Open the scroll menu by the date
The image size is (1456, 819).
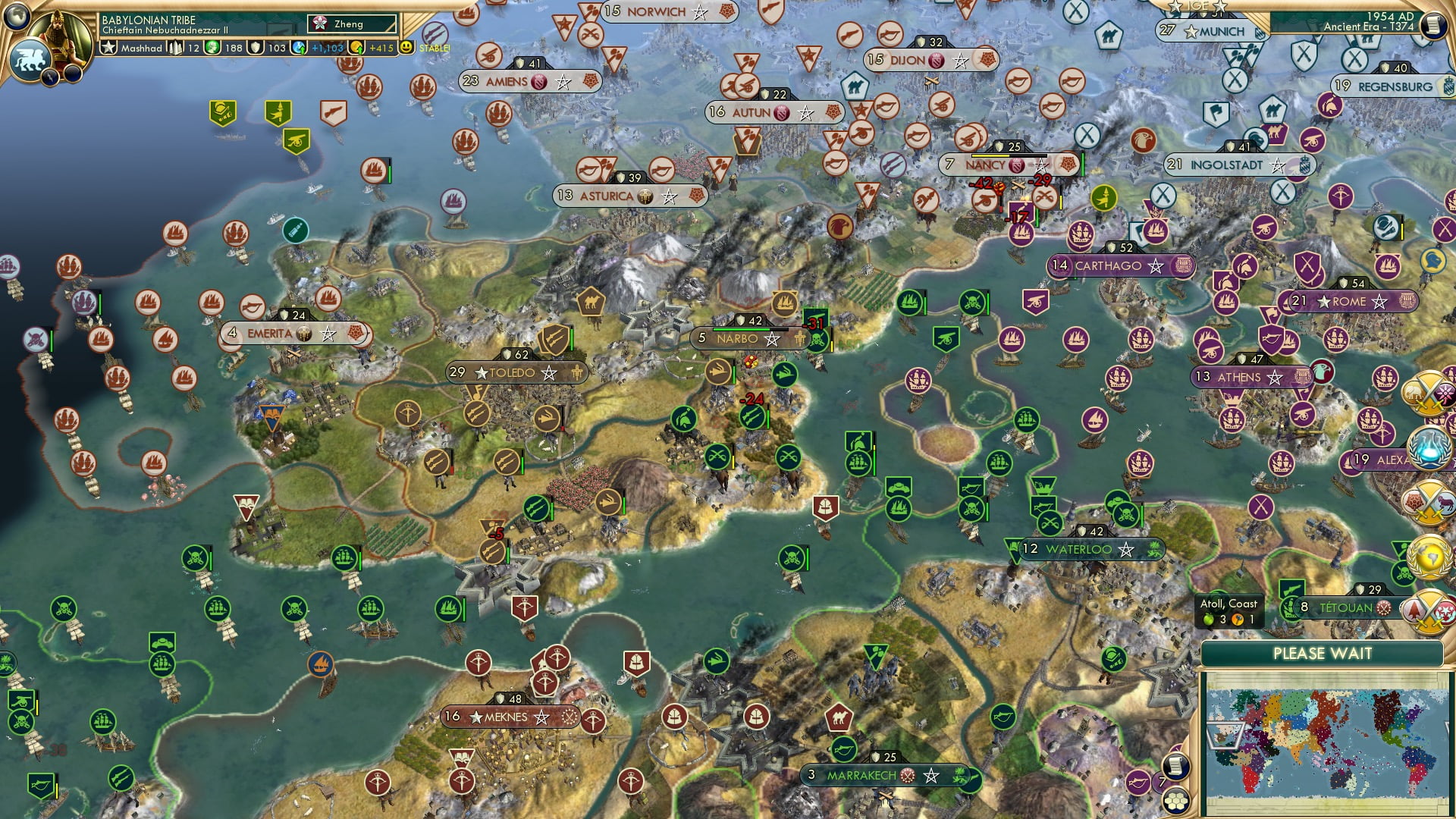point(1432,26)
